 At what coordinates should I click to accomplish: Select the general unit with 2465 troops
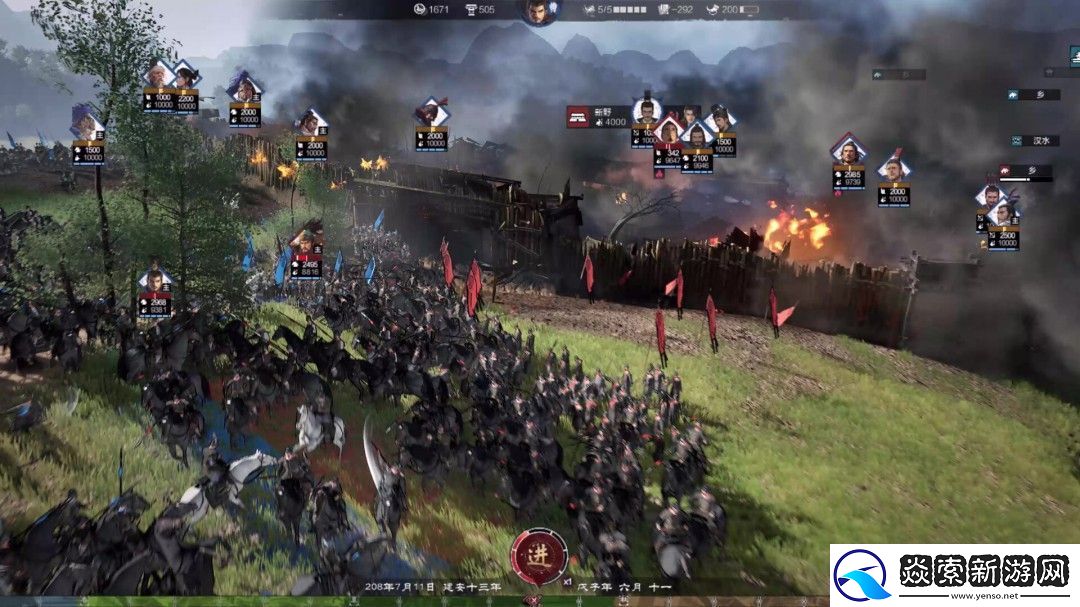pyautogui.click(x=306, y=241)
